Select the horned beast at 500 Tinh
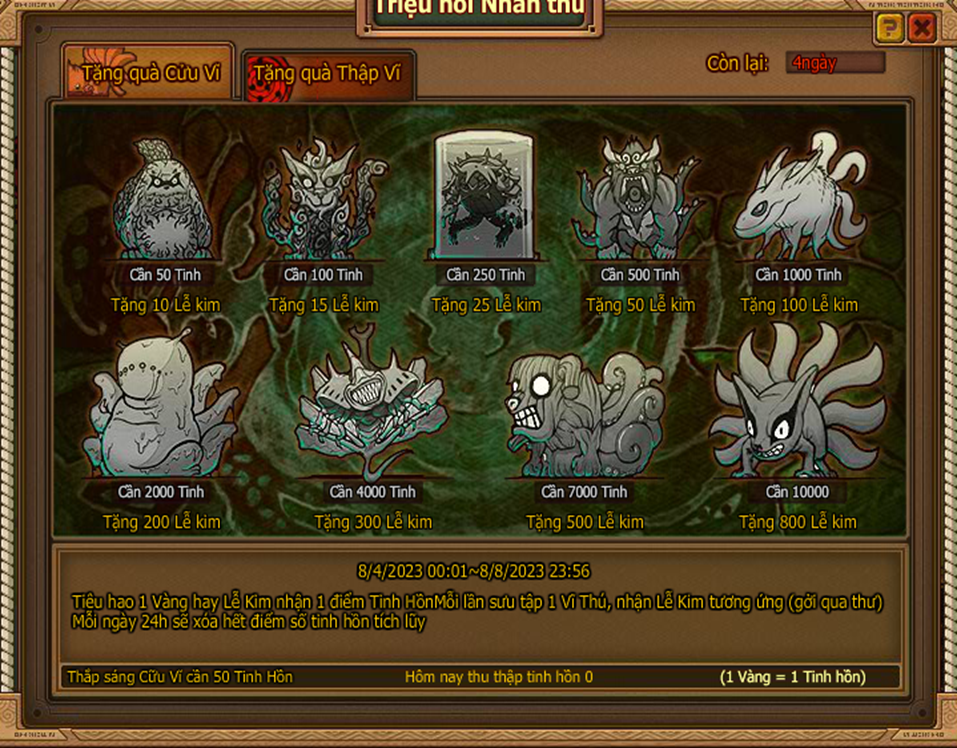Image resolution: width=957 pixels, height=748 pixels. pyautogui.click(x=640, y=202)
